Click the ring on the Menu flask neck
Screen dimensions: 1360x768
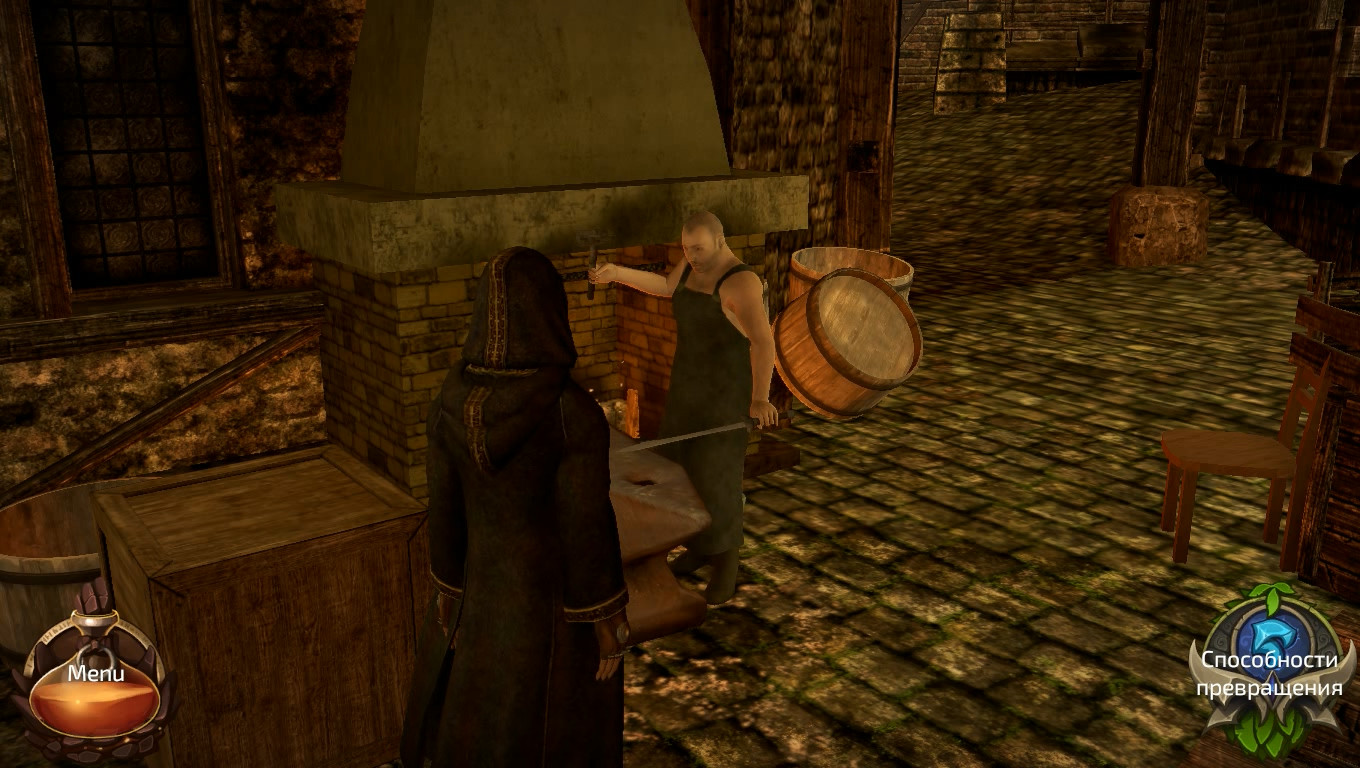point(95,653)
